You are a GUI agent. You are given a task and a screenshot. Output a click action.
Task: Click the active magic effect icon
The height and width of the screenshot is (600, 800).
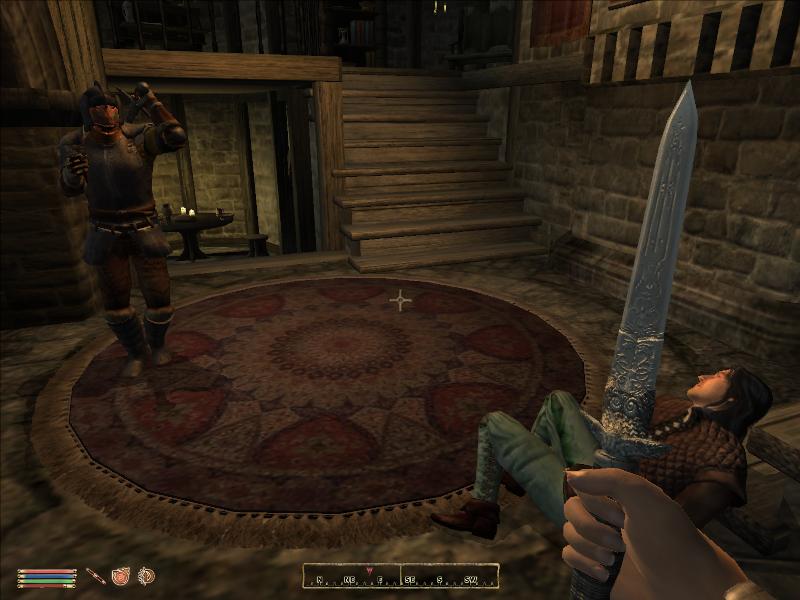(146, 576)
